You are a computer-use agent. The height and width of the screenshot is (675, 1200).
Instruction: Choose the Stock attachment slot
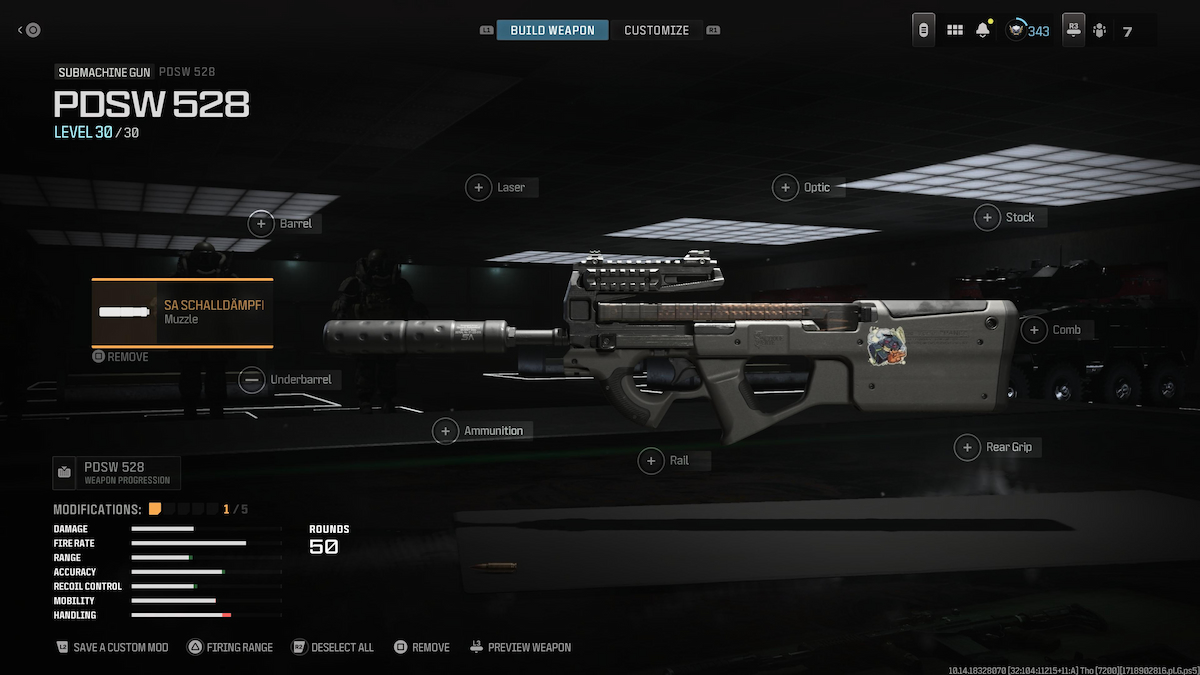pyautogui.click(x=1007, y=217)
